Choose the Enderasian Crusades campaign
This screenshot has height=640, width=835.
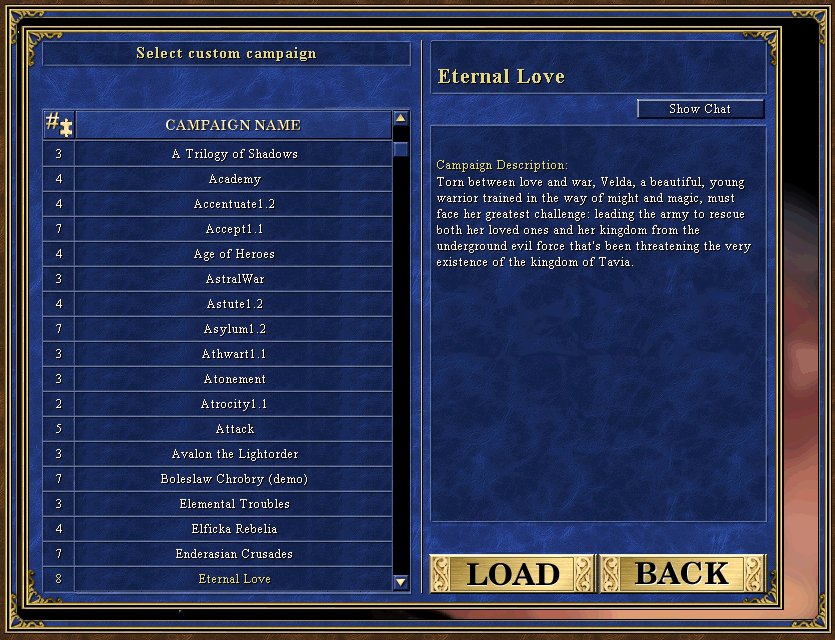point(234,554)
